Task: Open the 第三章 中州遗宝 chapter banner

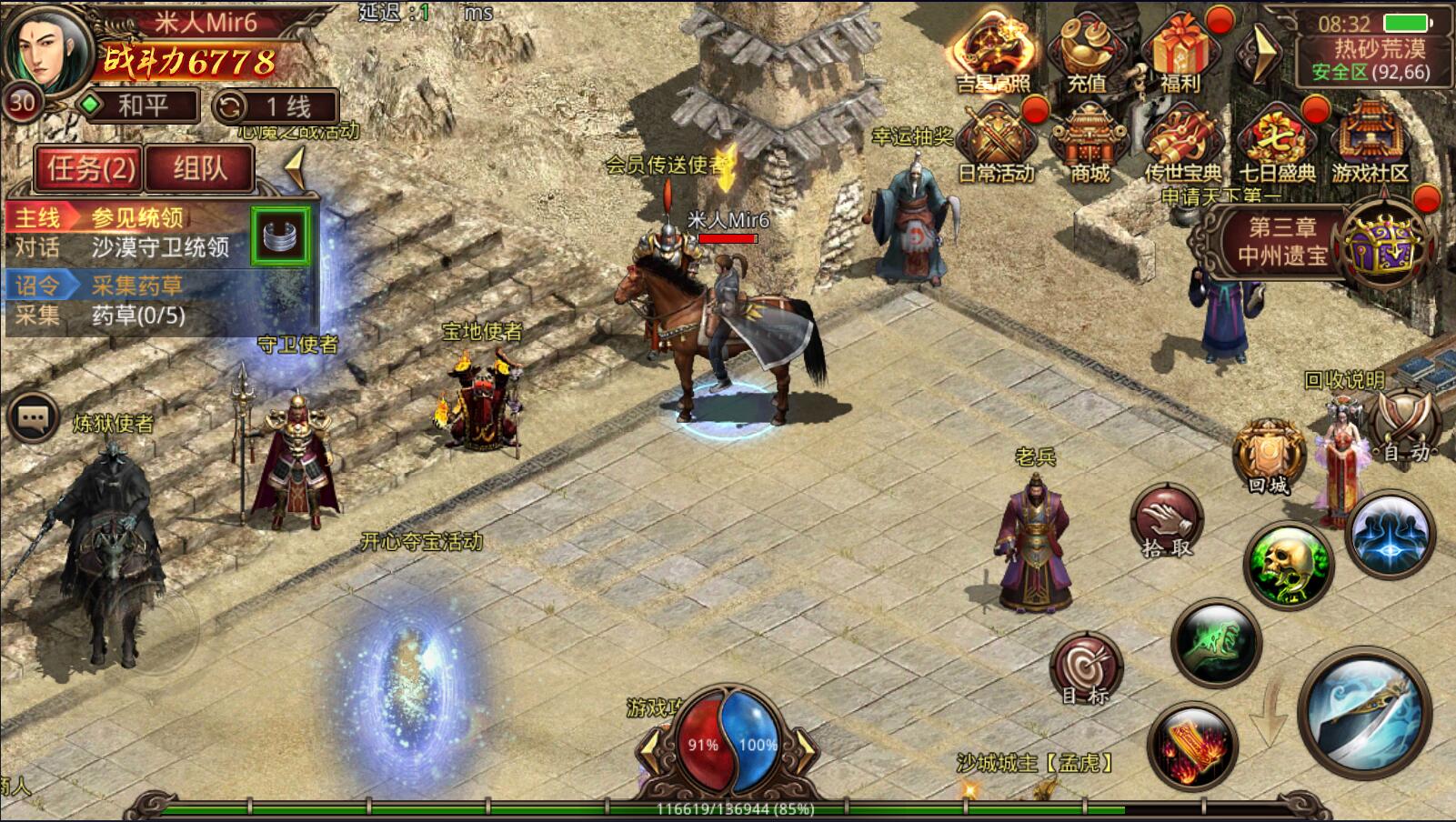Action: point(1282,242)
